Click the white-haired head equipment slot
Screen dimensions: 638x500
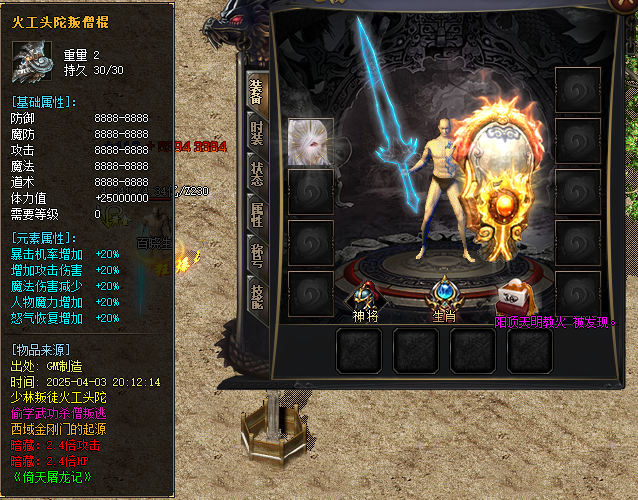pyautogui.click(x=310, y=142)
